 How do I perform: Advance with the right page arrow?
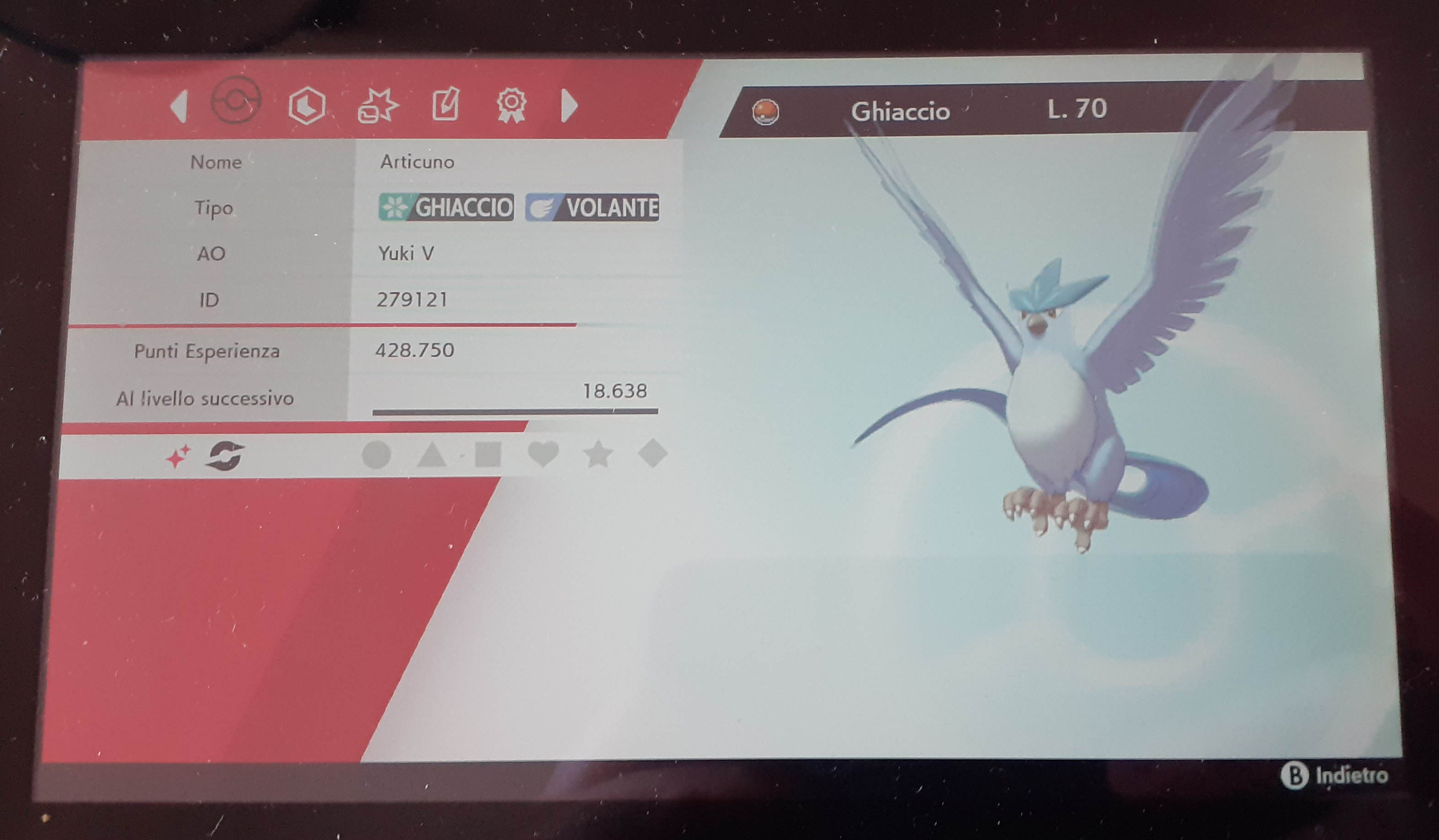pyautogui.click(x=569, y=106)
